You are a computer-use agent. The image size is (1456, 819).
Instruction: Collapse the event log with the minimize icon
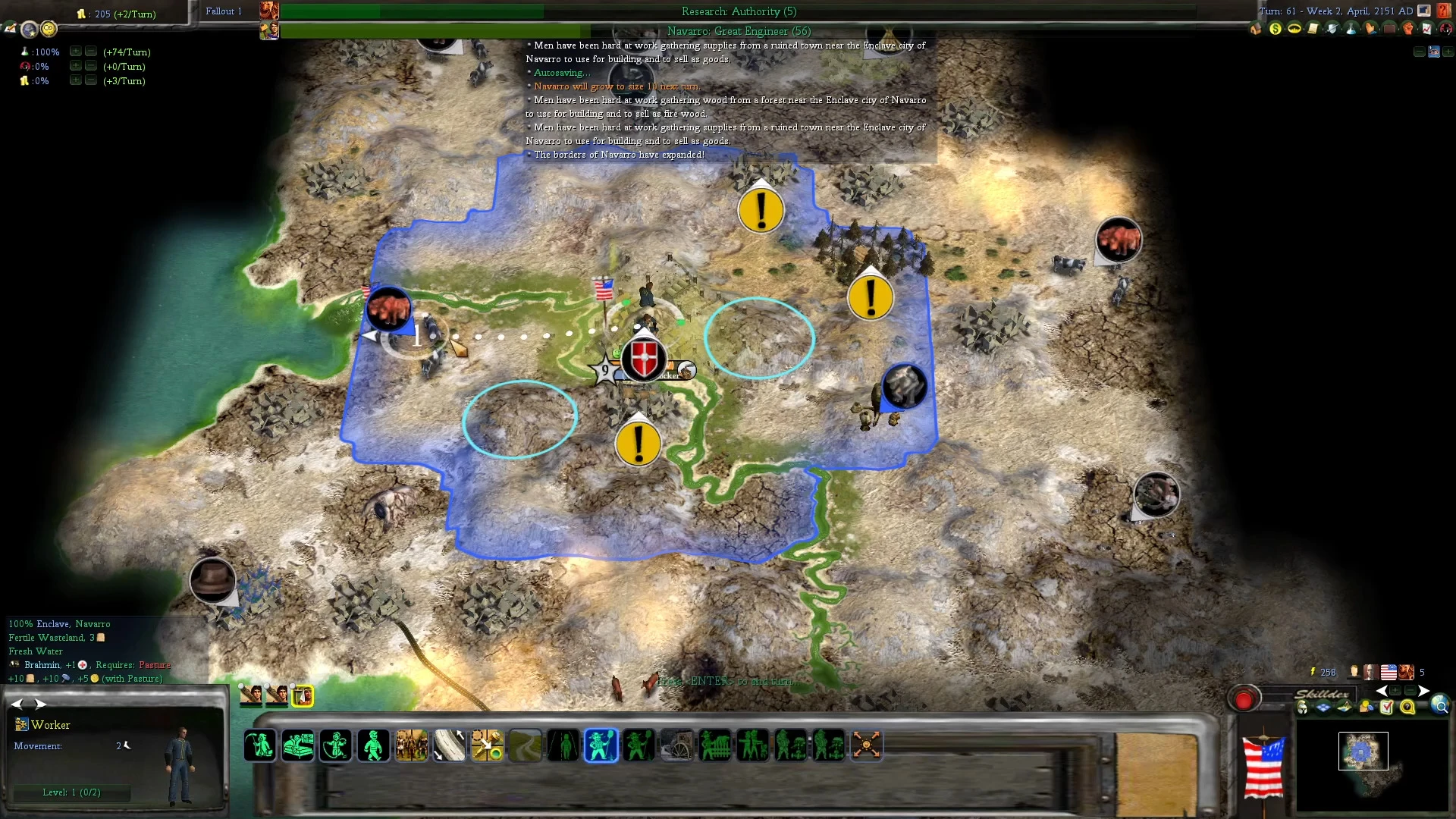click(1420, 52)
